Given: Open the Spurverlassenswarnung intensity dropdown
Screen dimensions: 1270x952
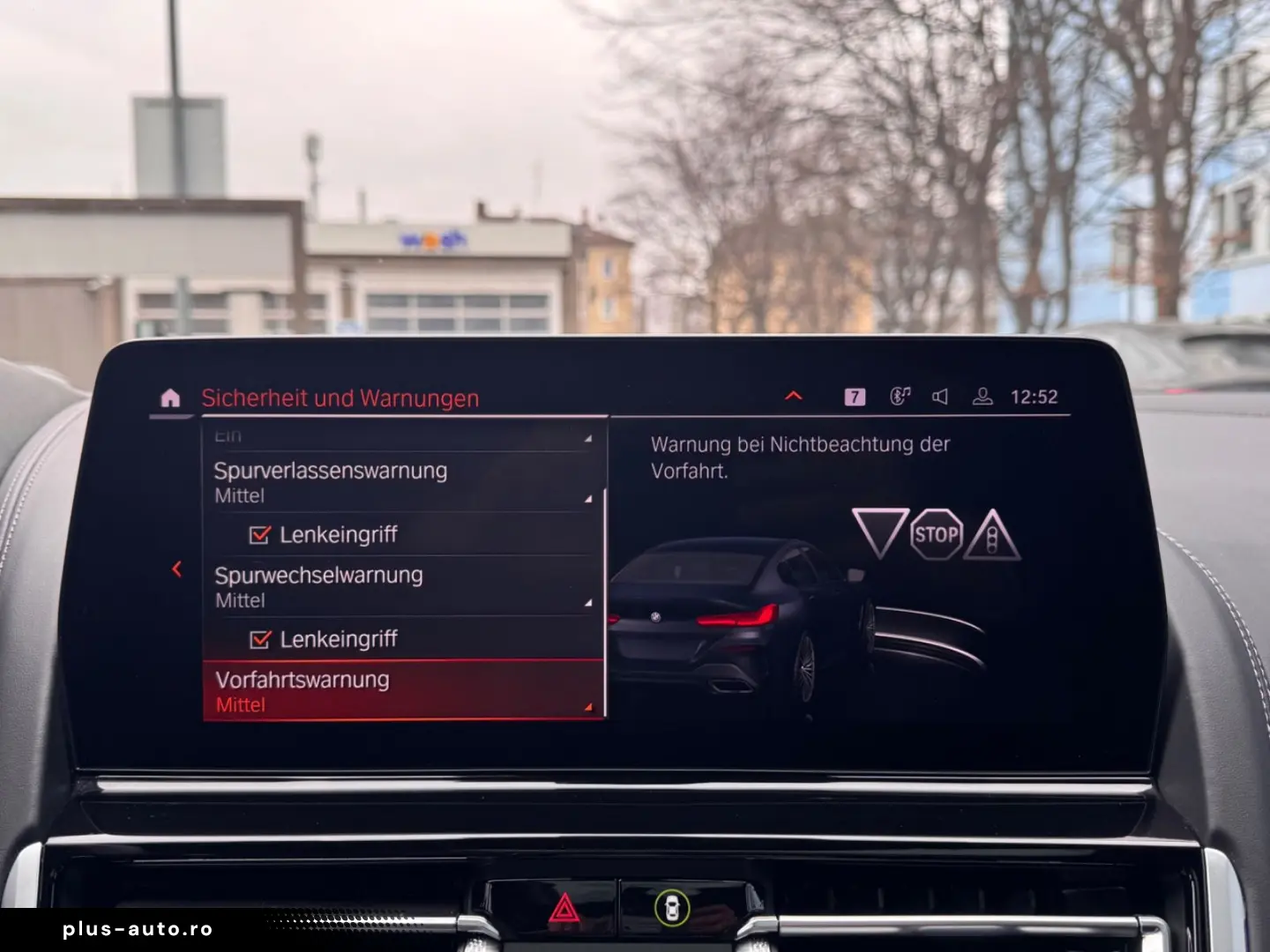Looking at the screenshot, I should (x=586, y=497).
